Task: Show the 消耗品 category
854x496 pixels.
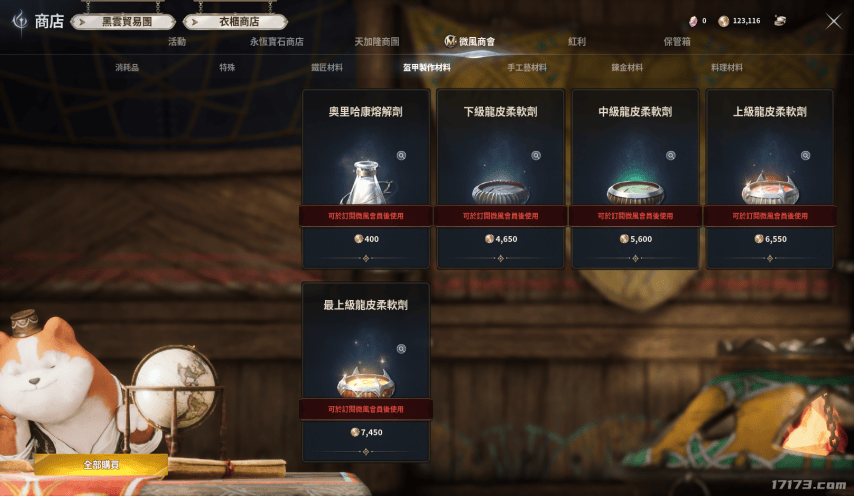Action: [x=128, y=67]
